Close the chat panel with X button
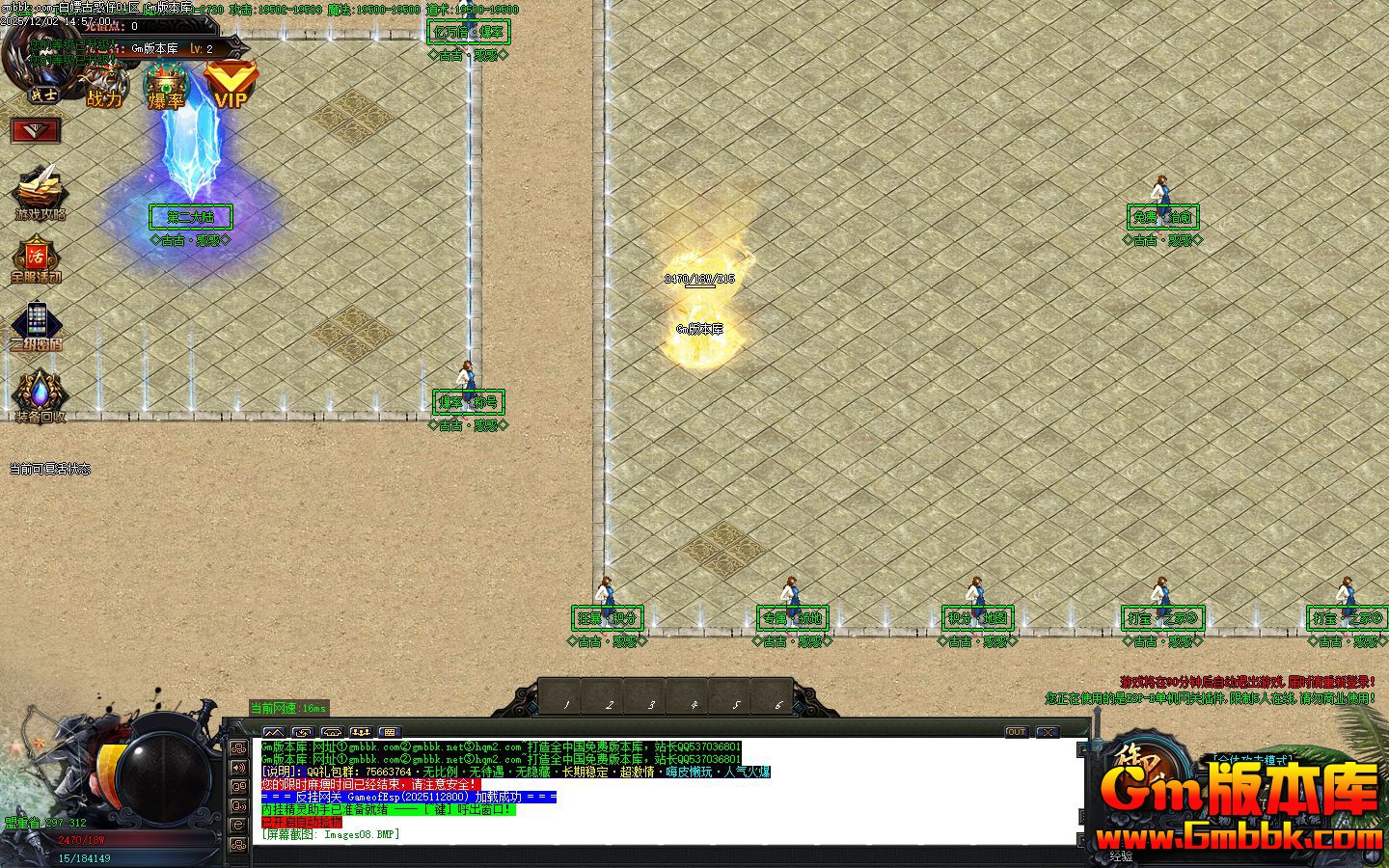This screenshot has width=1389, height=868. (1047, 732)
